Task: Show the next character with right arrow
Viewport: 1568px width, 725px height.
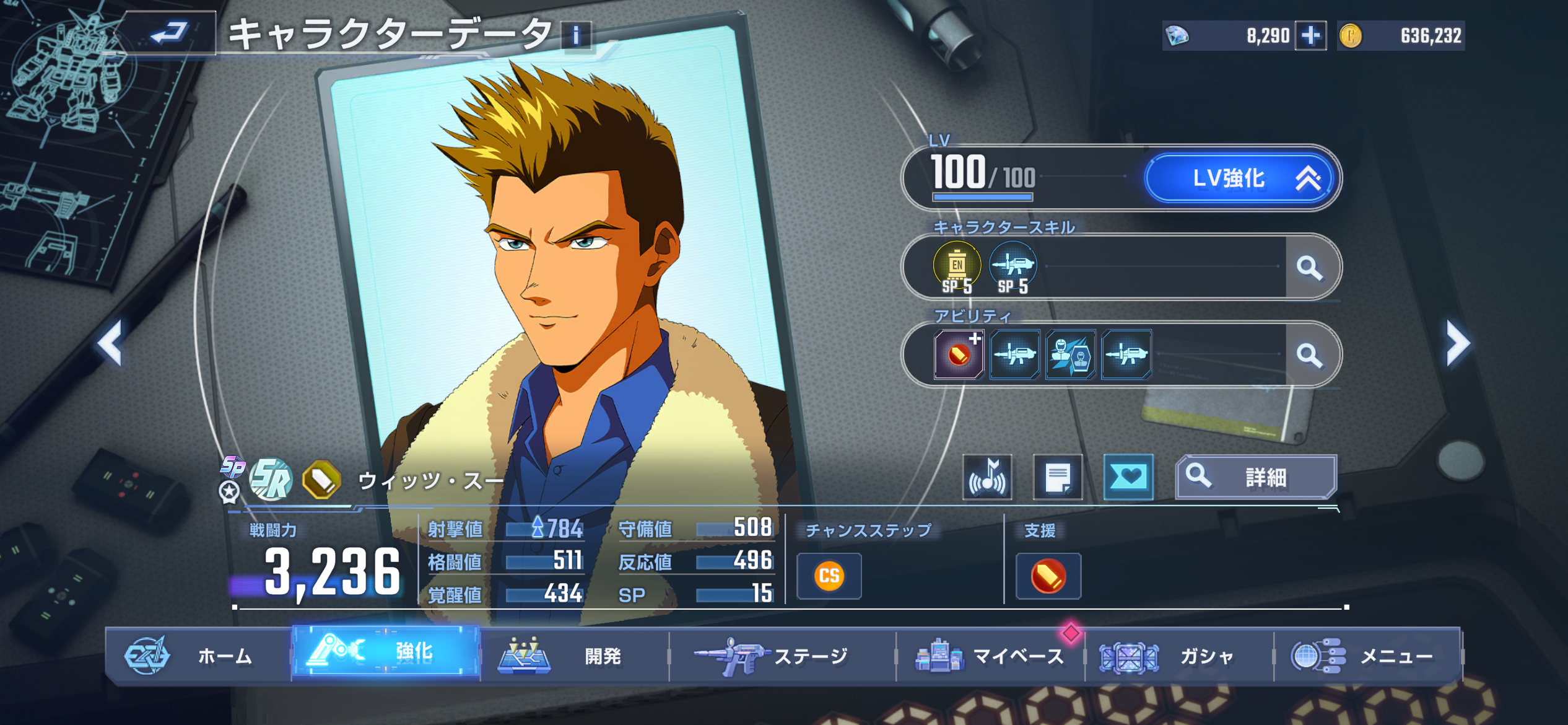Action: 1457,343
